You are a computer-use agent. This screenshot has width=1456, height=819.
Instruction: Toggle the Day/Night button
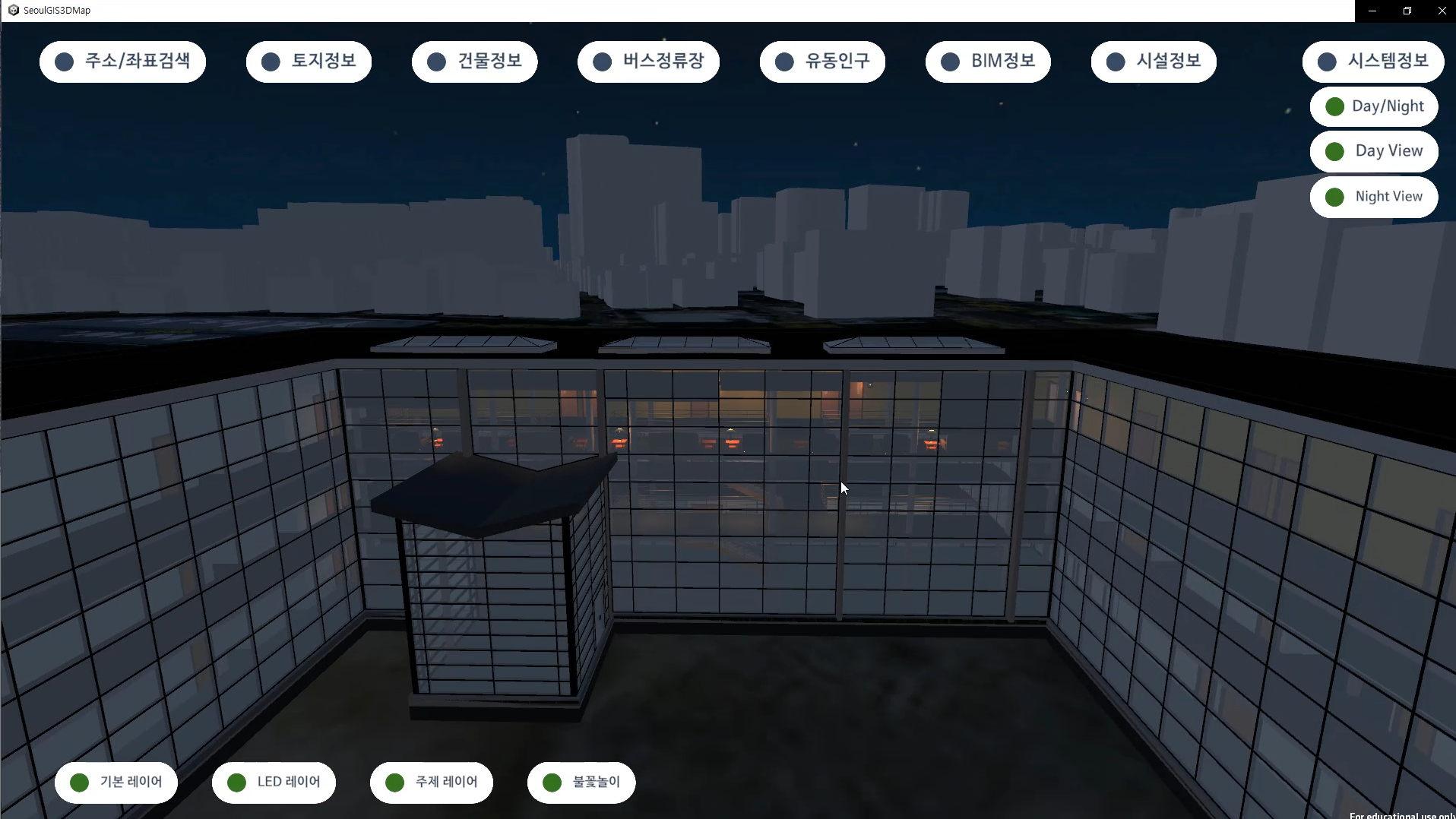pos(1374,106)
